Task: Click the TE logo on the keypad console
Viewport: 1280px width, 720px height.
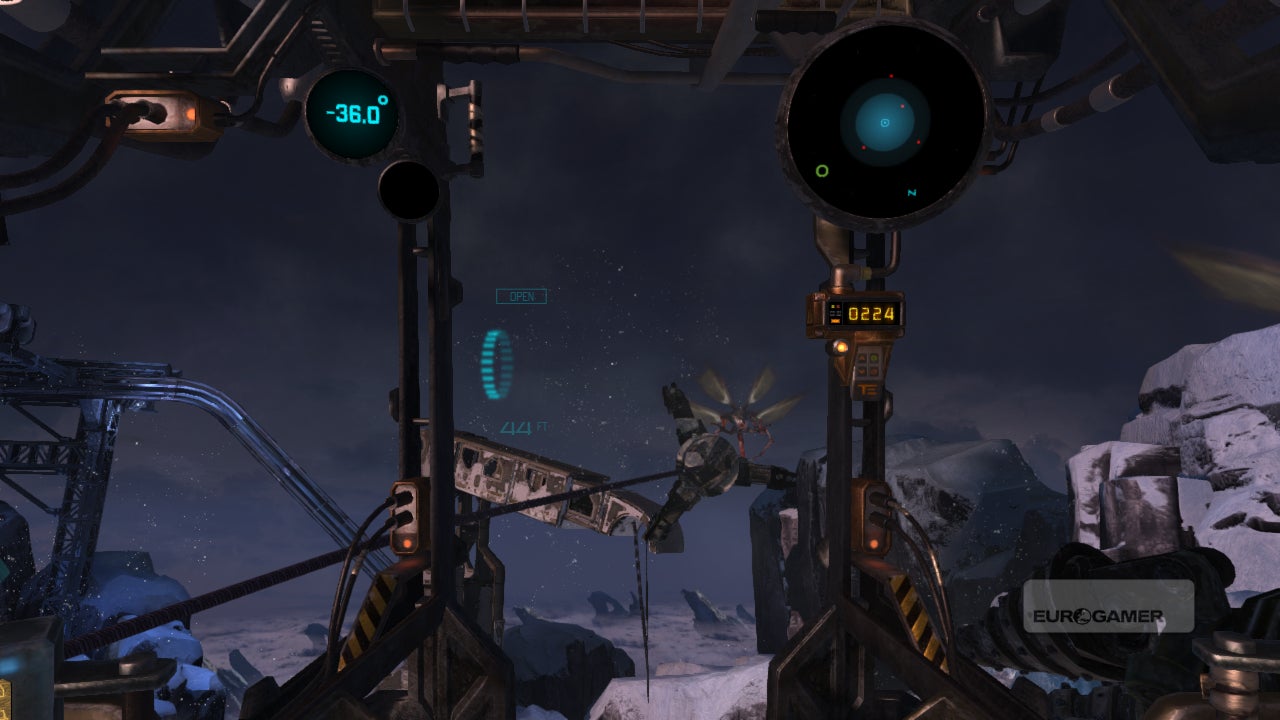Action: 868,391
